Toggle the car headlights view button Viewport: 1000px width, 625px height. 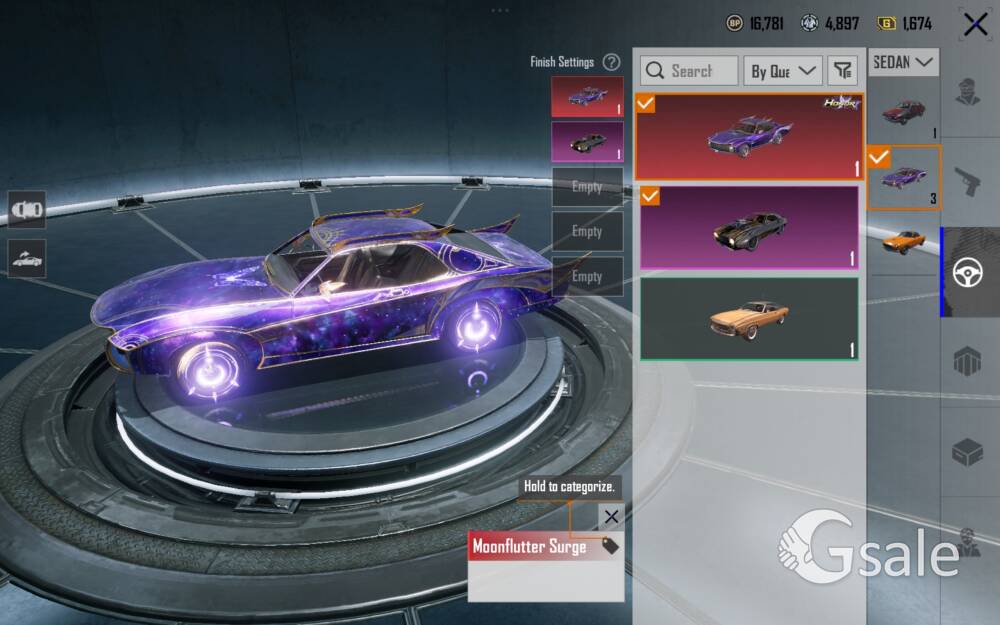pyautogui.click(x=26, y=210)
